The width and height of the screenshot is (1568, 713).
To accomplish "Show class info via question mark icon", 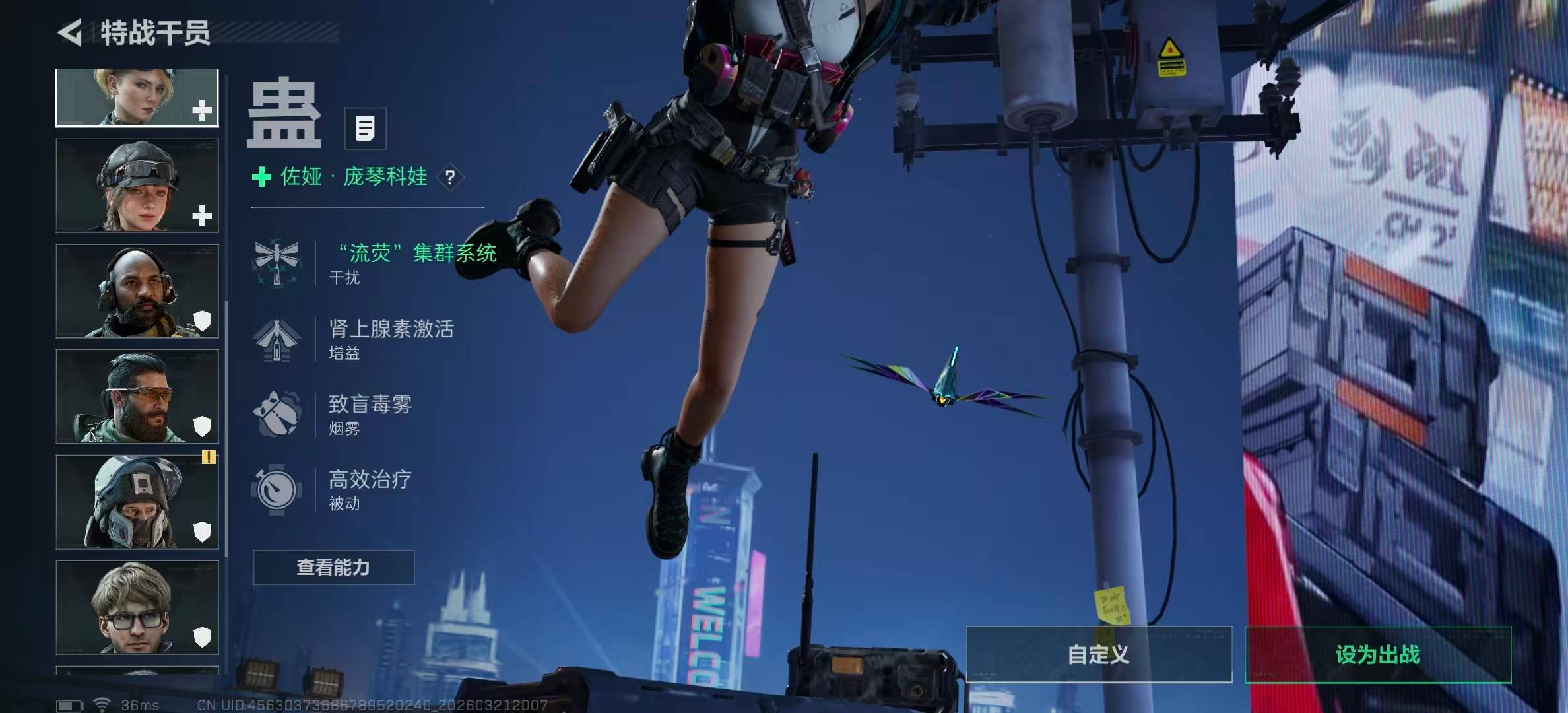I will pos(450,177).
